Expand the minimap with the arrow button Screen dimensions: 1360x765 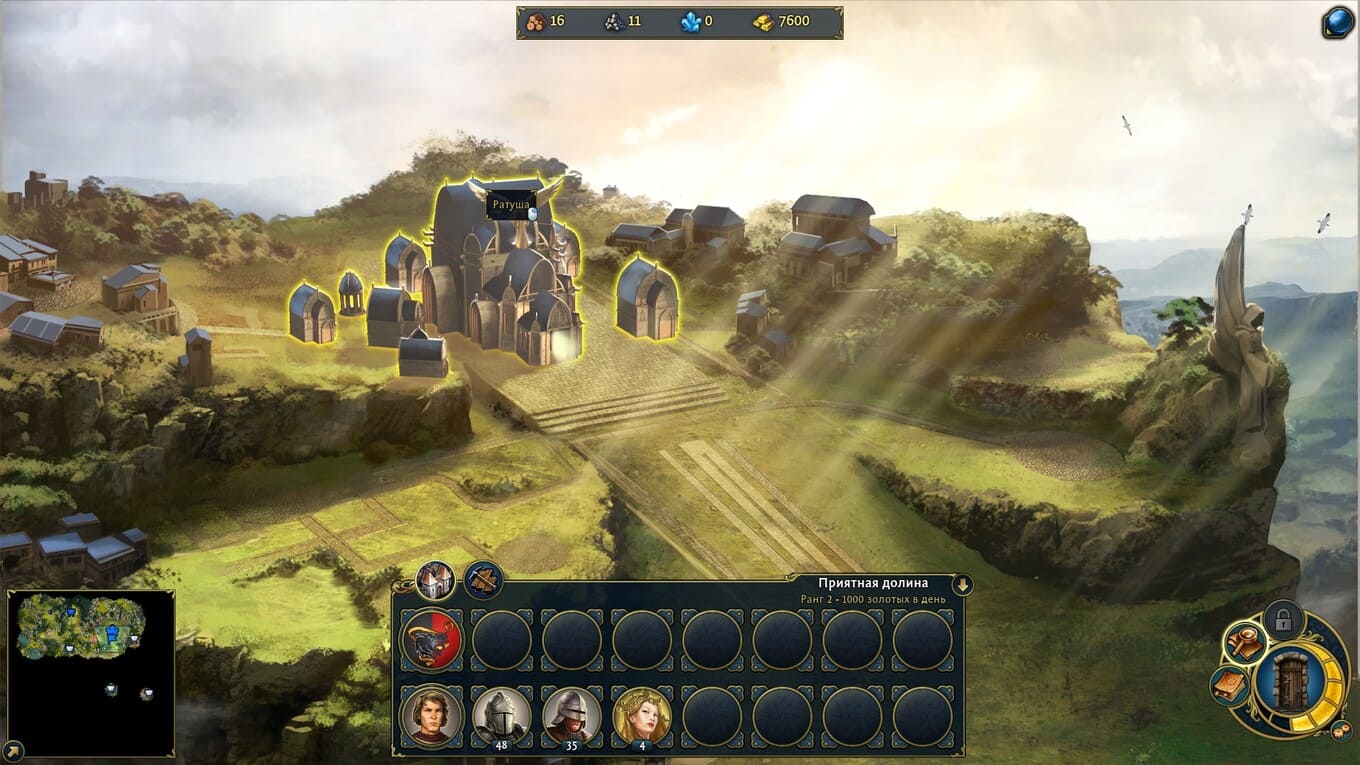coord(13,748)
